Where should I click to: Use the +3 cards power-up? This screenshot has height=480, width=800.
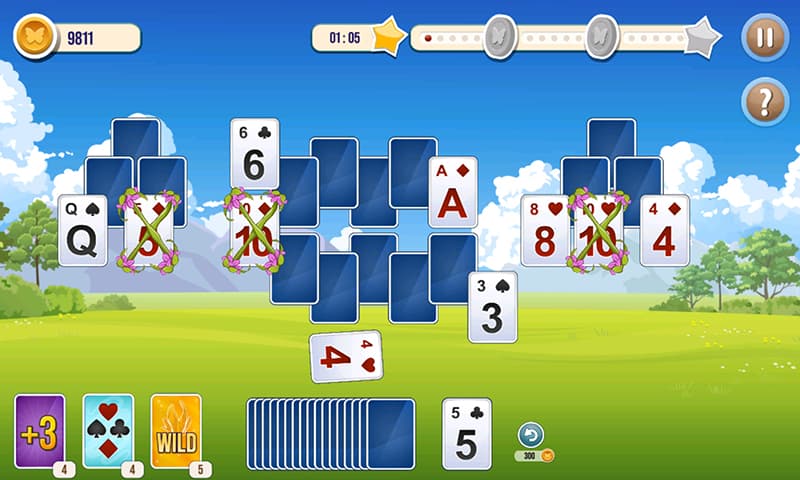(40, 432)
